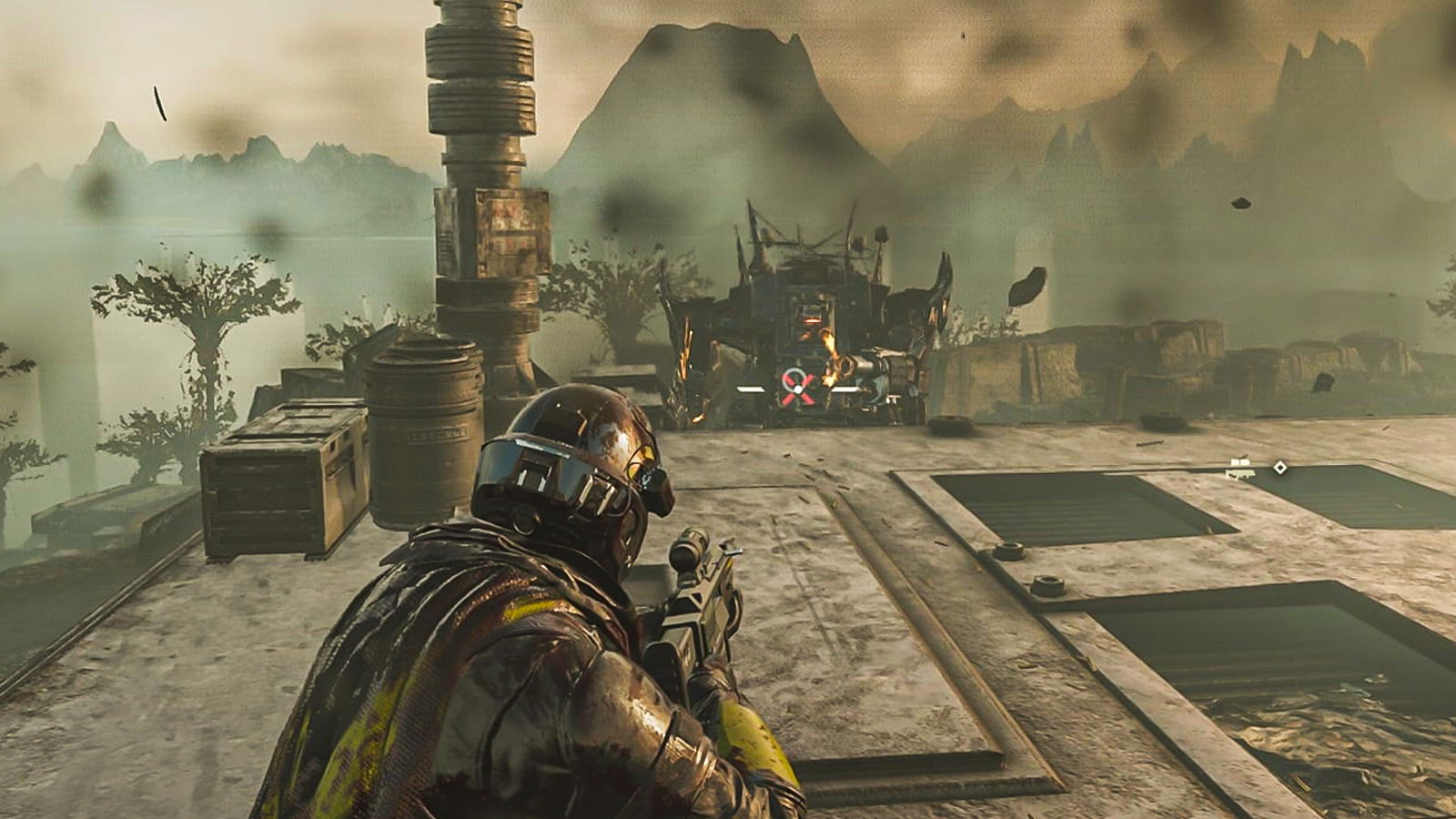Click the white dash marker left of the X

[749, 389]
